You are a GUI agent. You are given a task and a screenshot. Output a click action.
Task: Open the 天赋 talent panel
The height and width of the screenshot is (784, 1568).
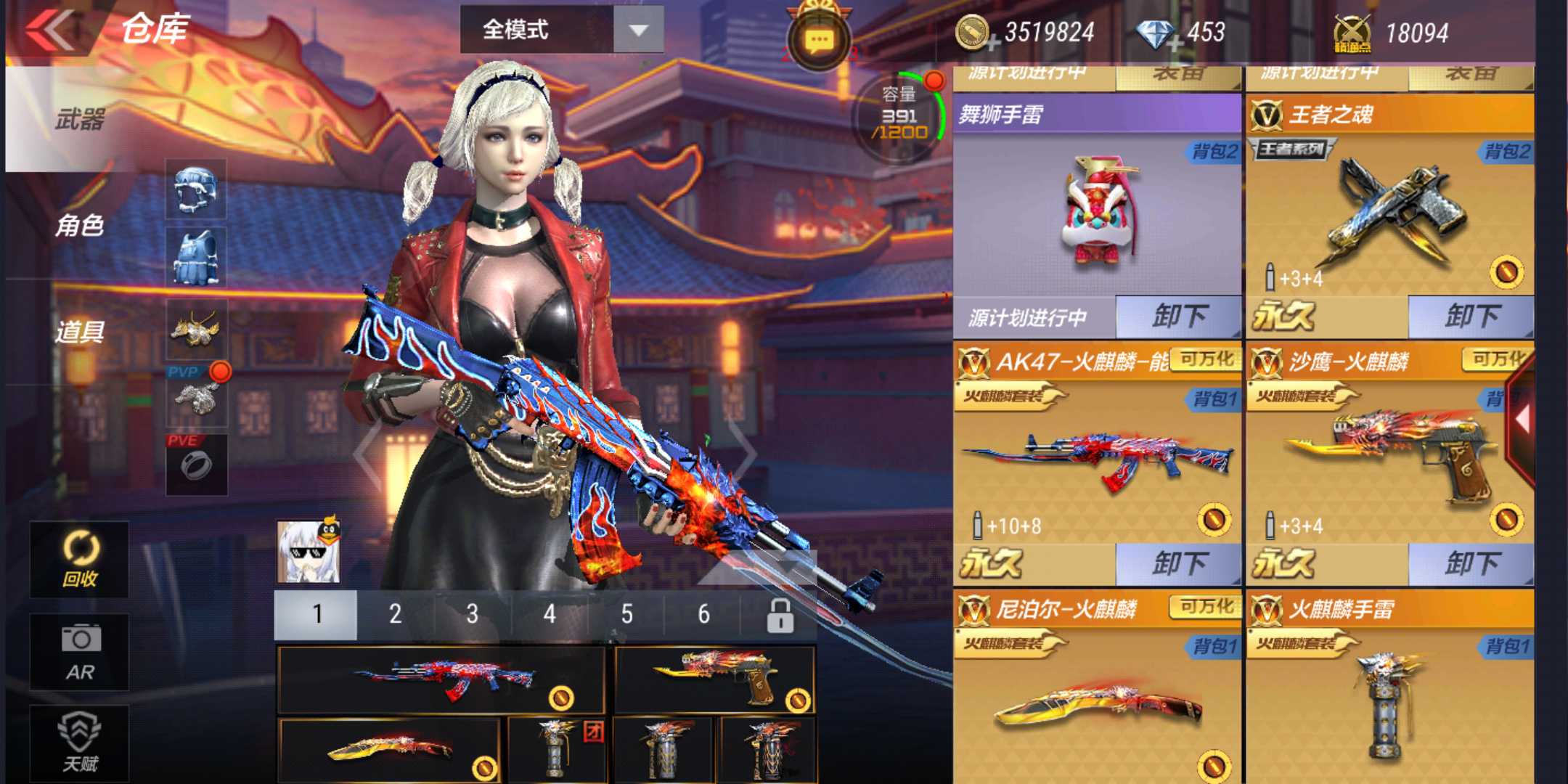[80, 740]
